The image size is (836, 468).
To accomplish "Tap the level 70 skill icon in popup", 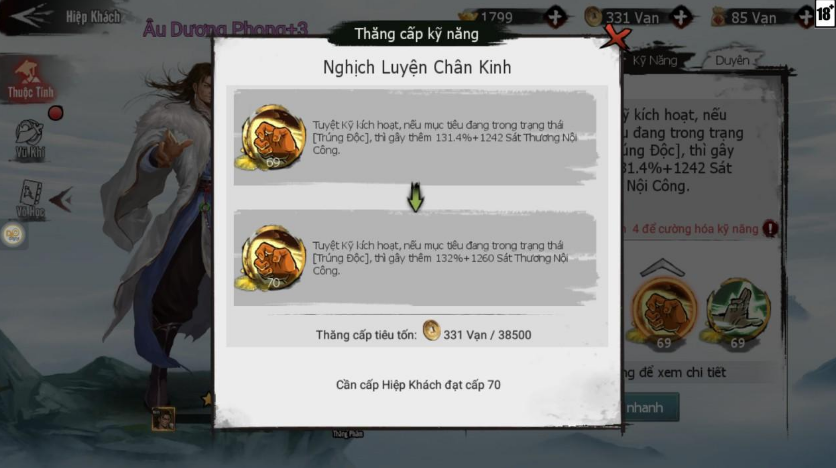I will click(x=273, y=257).
